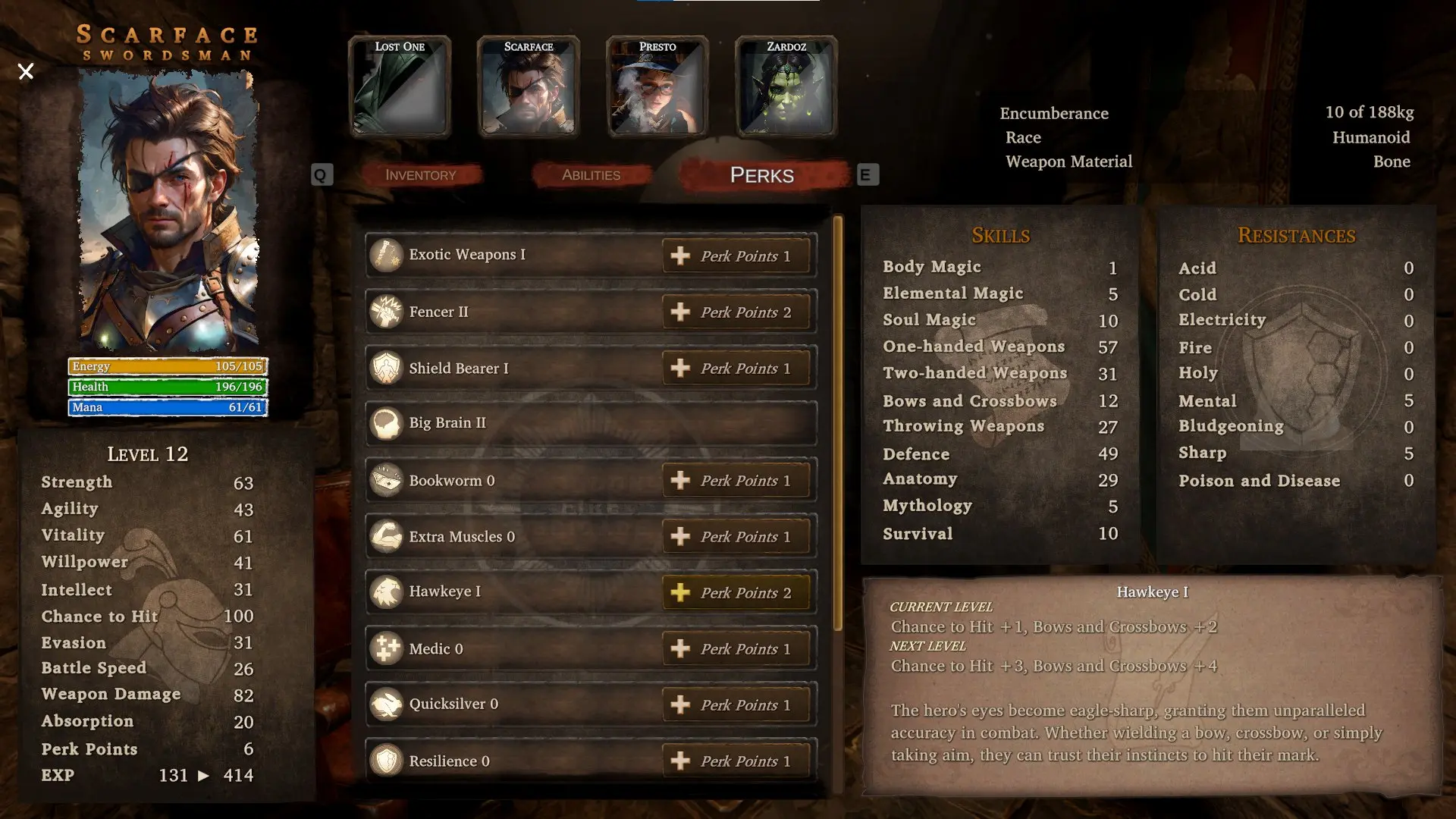Select Presto's party portrait

point(657,87)
